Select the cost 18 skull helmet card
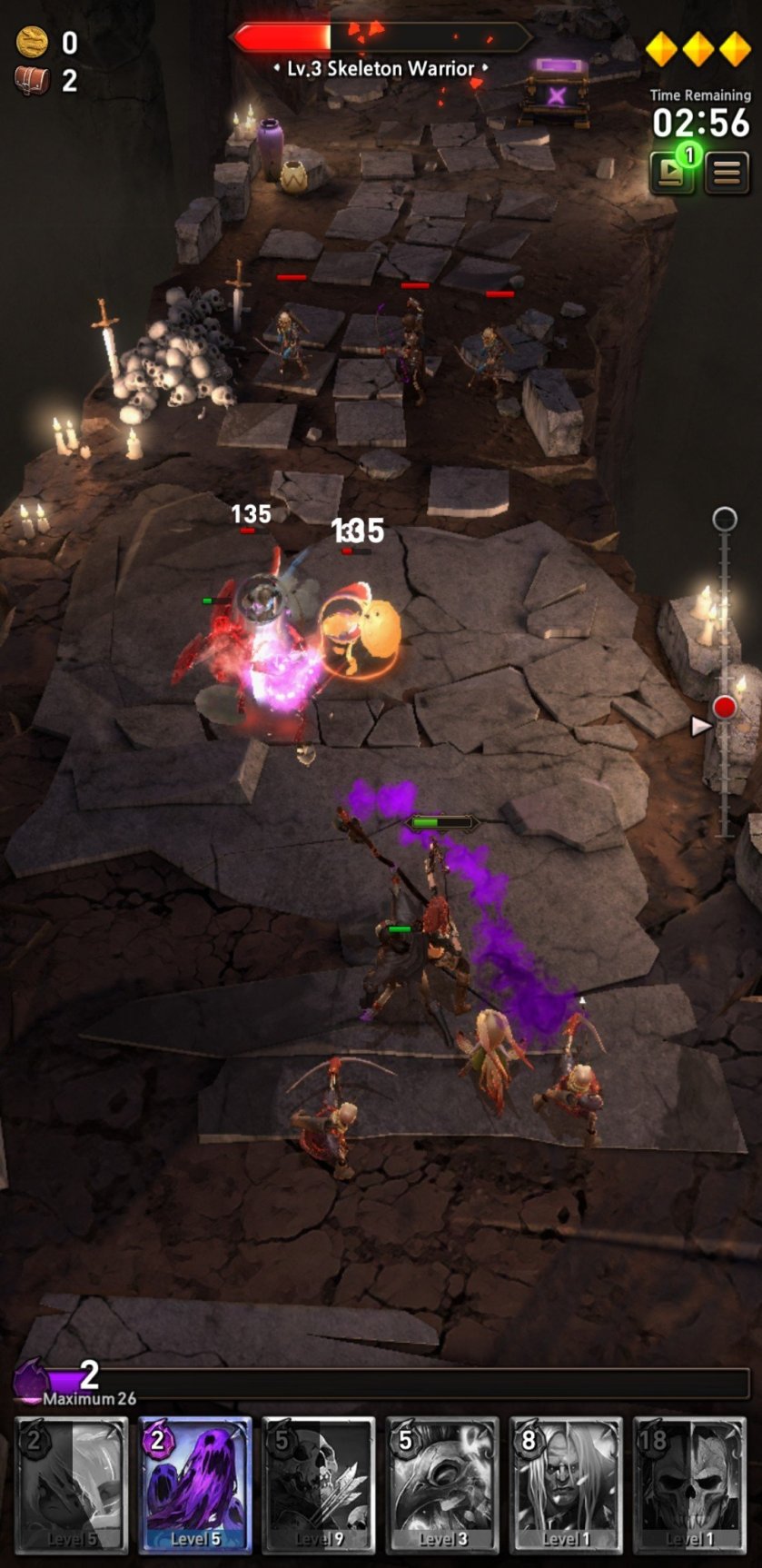This screenshot has height=1568, width=762. (x=689, y=1484)
